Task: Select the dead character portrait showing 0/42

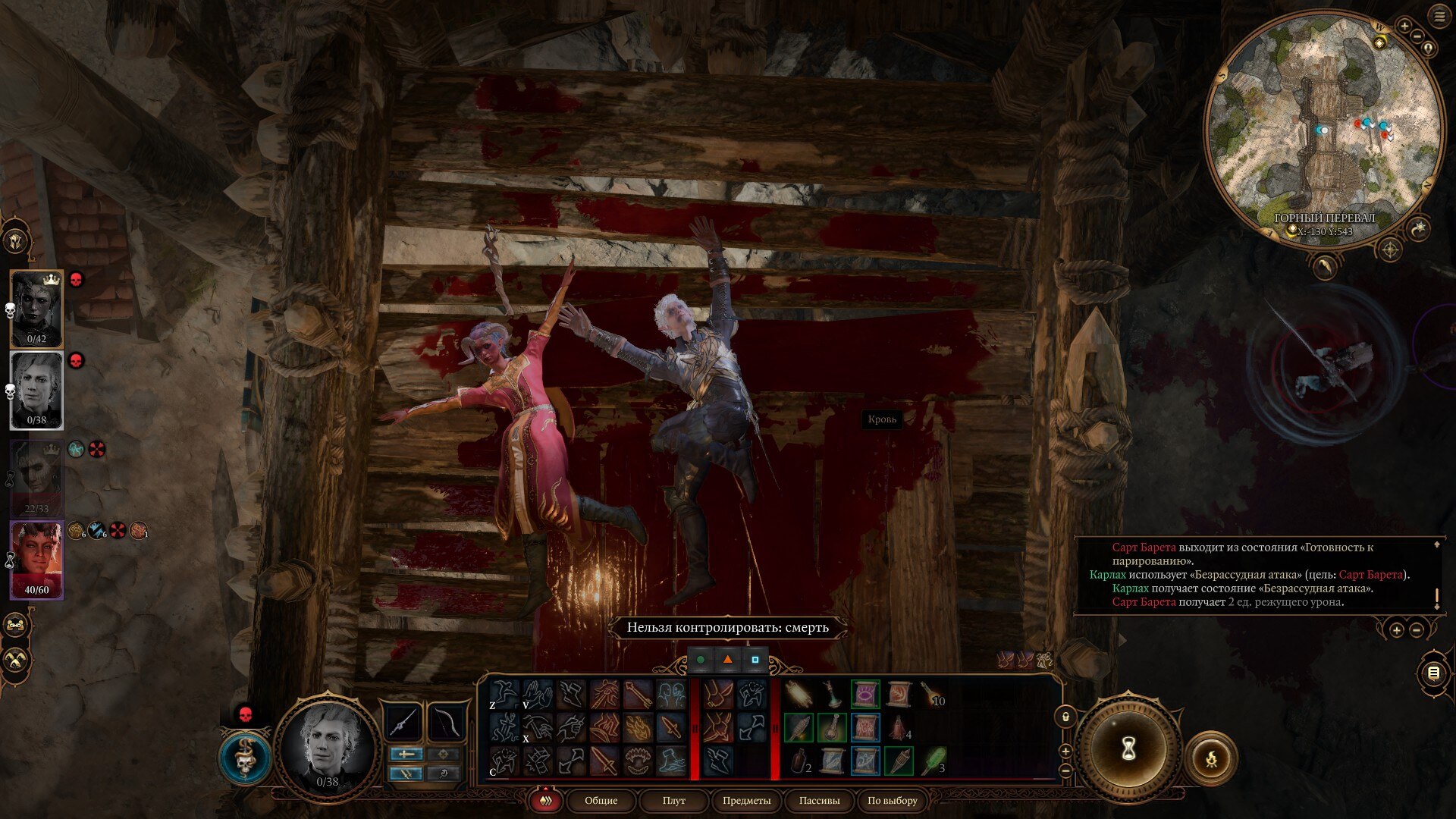Action: pos(36,307)
